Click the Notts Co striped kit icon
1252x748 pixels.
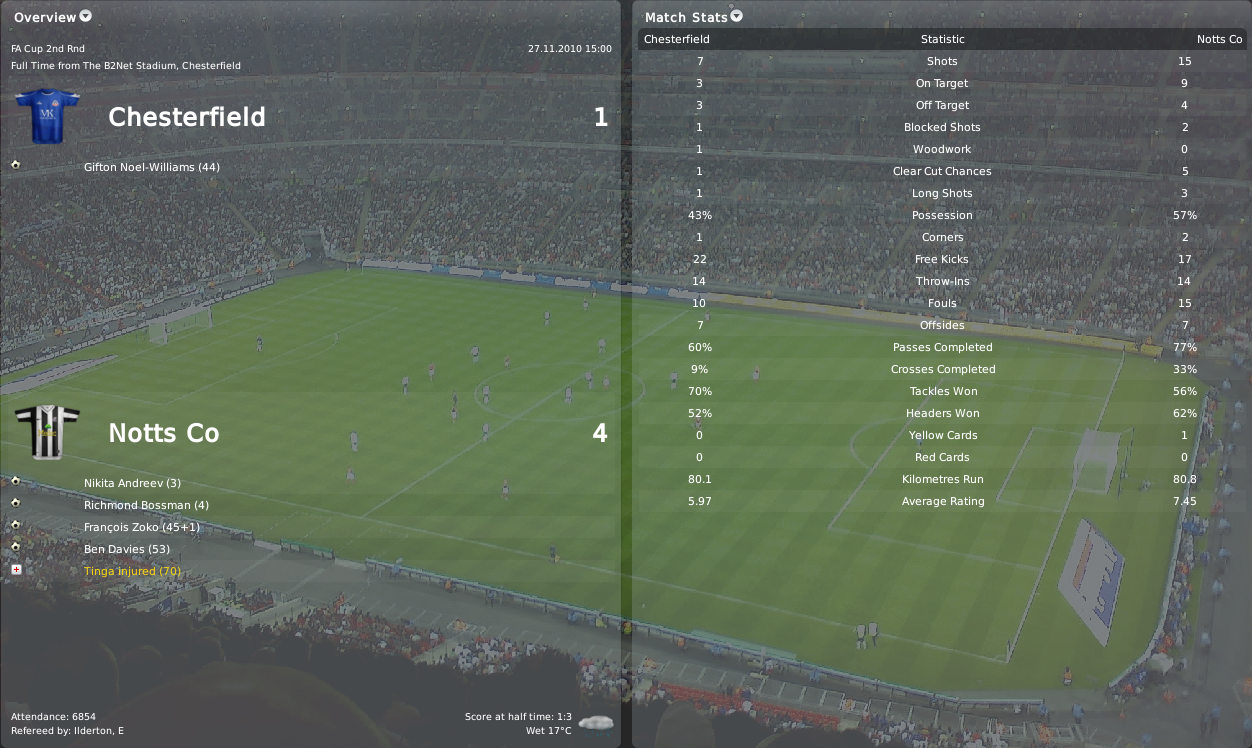pyautogui.click(x=47, y=433)
